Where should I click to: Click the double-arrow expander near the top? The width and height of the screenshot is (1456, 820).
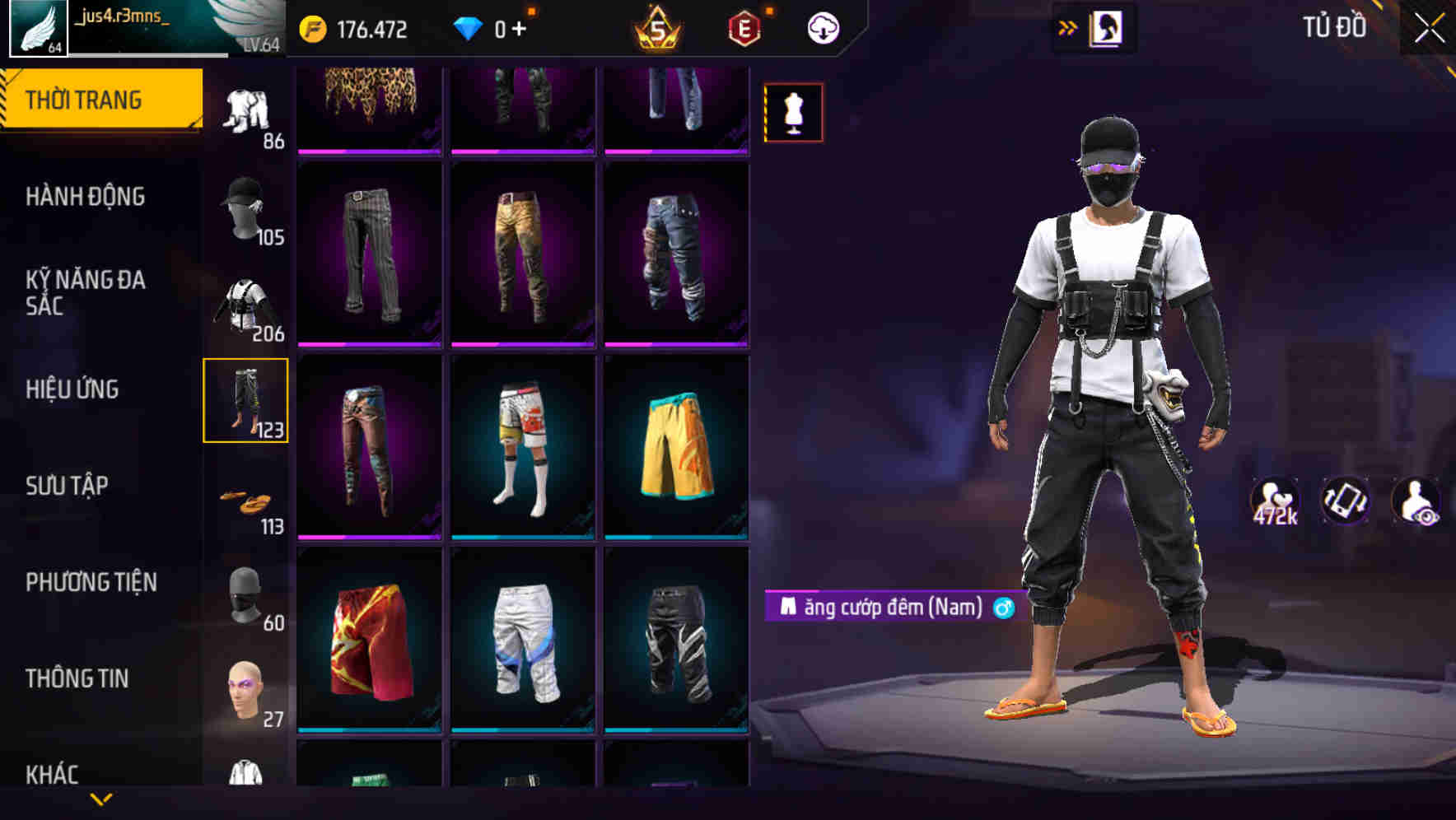[1068, 26]
